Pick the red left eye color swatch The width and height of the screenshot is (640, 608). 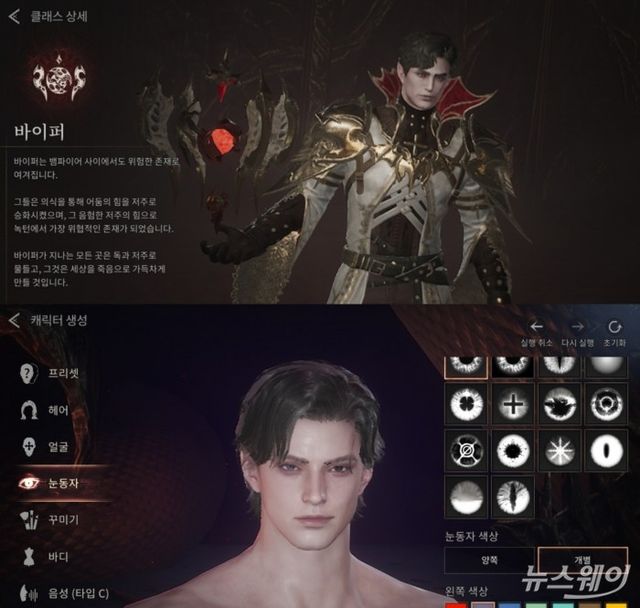point(455,602)
